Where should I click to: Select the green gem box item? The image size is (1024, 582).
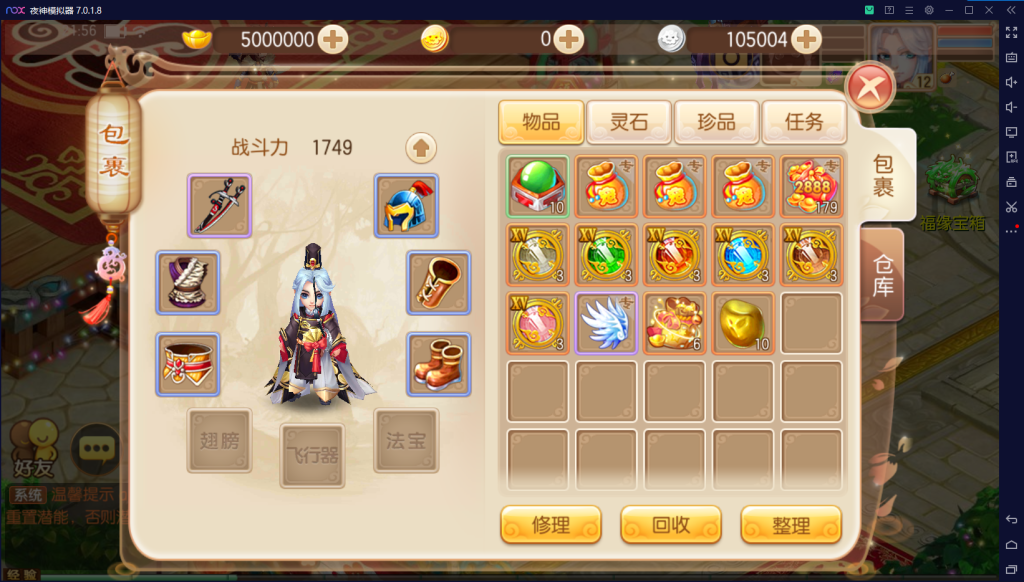click(538, 187)
